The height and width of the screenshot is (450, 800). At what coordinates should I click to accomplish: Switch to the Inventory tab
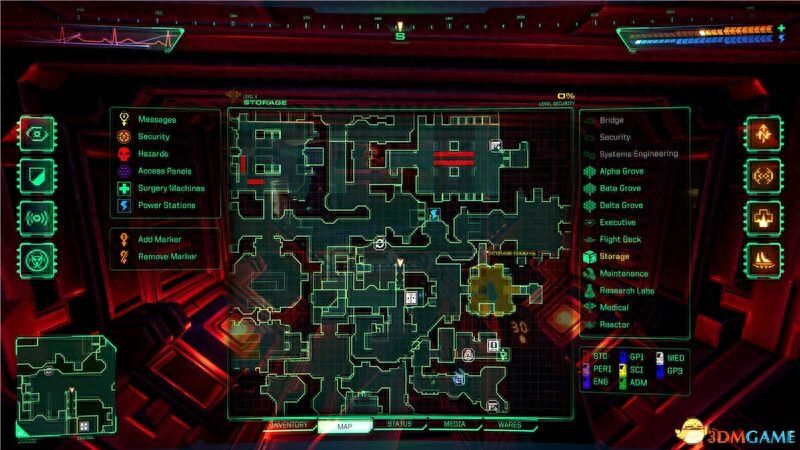click(286, 425)
